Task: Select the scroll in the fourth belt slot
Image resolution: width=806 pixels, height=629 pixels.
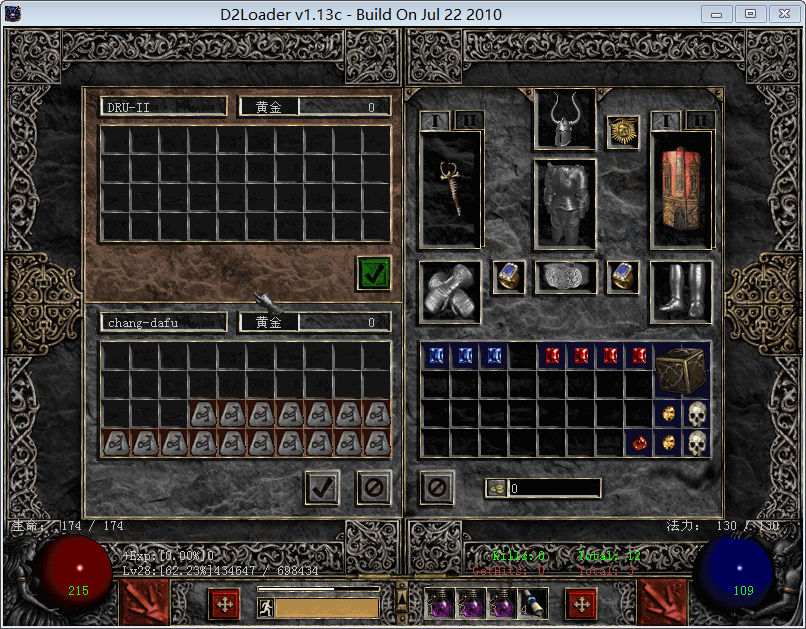Action: pyautogui.click(x=532, y=602)
